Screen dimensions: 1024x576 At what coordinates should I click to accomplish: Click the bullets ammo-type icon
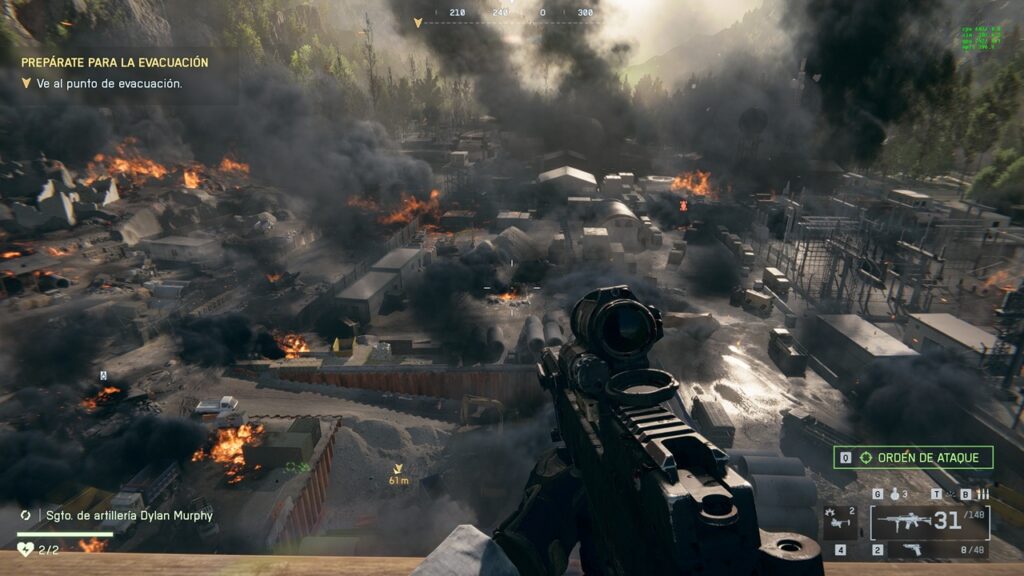pyautogui.click(x=982, y=494)
